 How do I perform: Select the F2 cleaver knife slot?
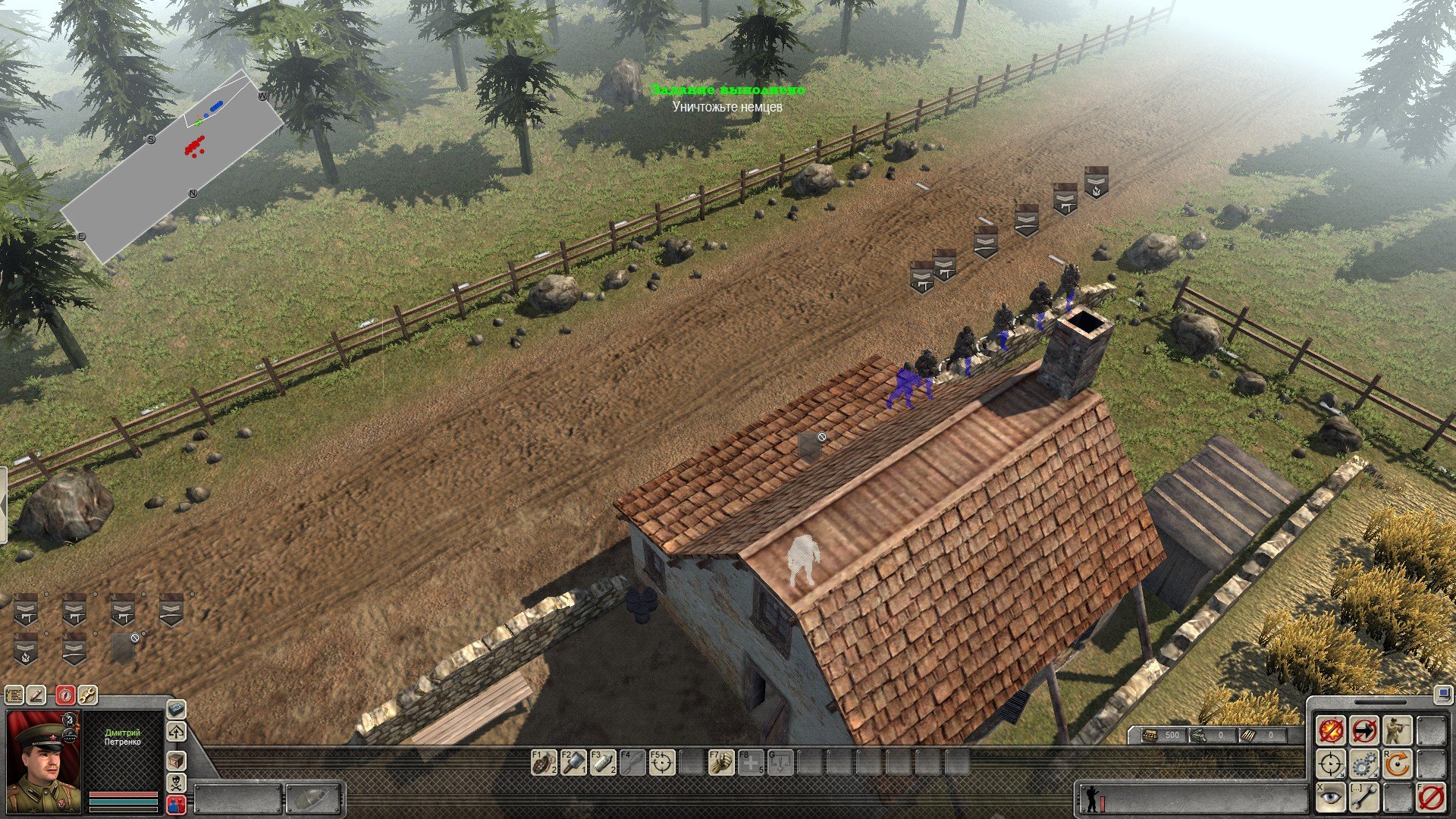pyautogui.click(x=573, y=763)
